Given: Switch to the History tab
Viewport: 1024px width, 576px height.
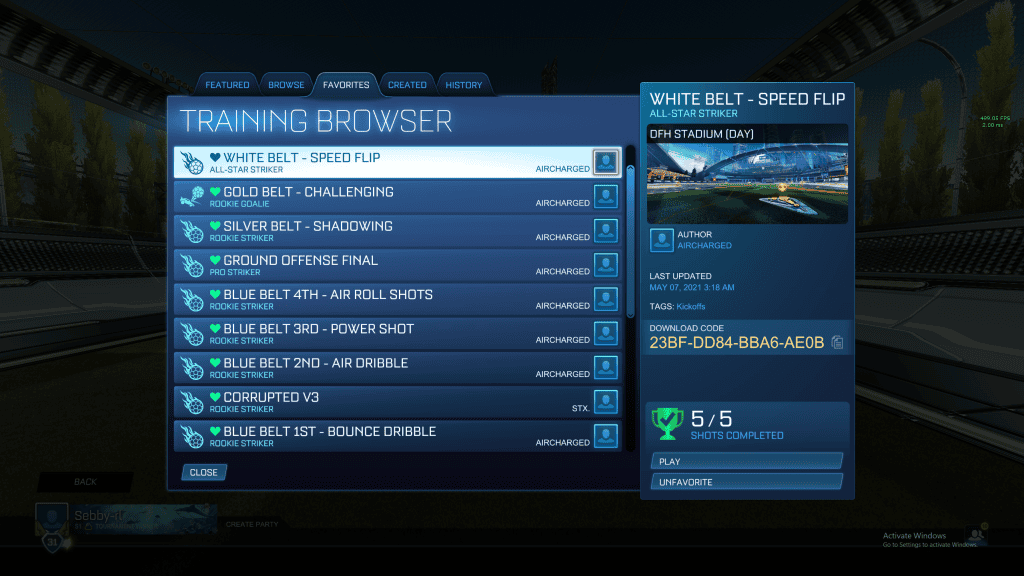Looking at the screenshot, I should [x=464, y=85].
